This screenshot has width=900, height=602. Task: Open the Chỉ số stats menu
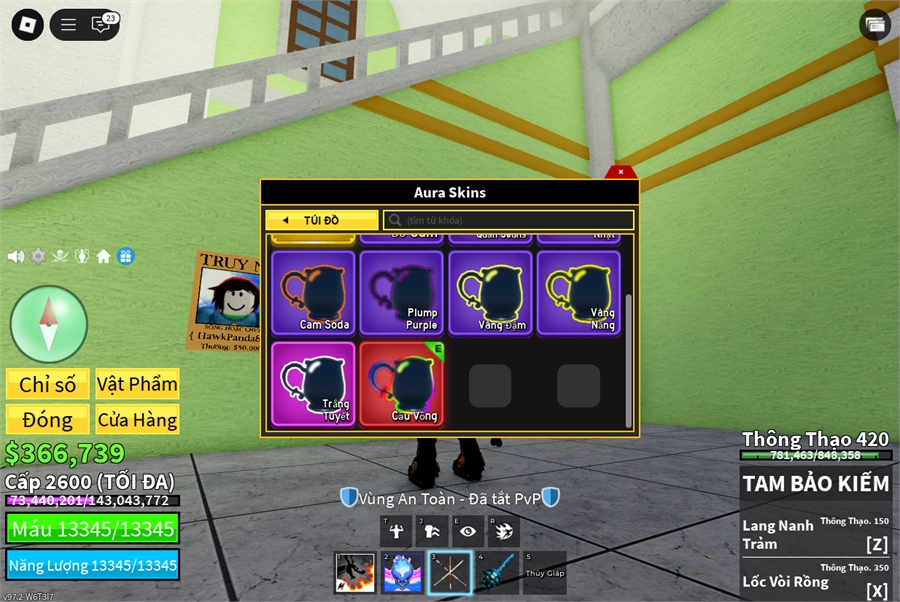[x=48, y=384]
